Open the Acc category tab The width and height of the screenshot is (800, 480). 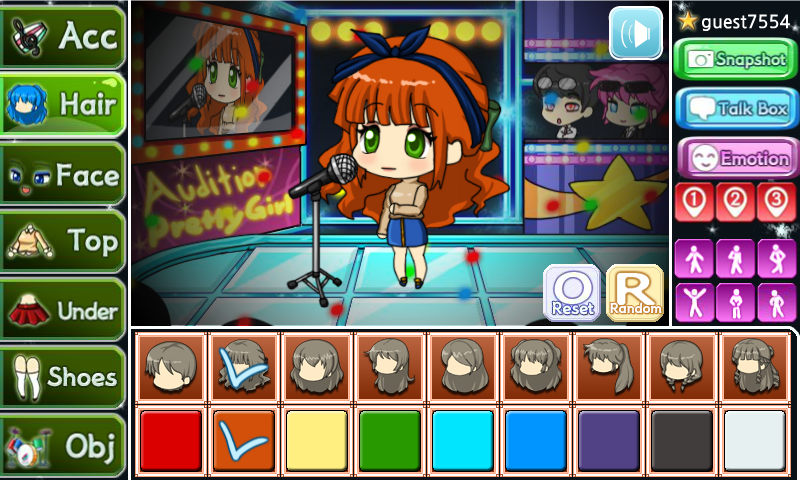pyautogui.click(x=62, y=35)
